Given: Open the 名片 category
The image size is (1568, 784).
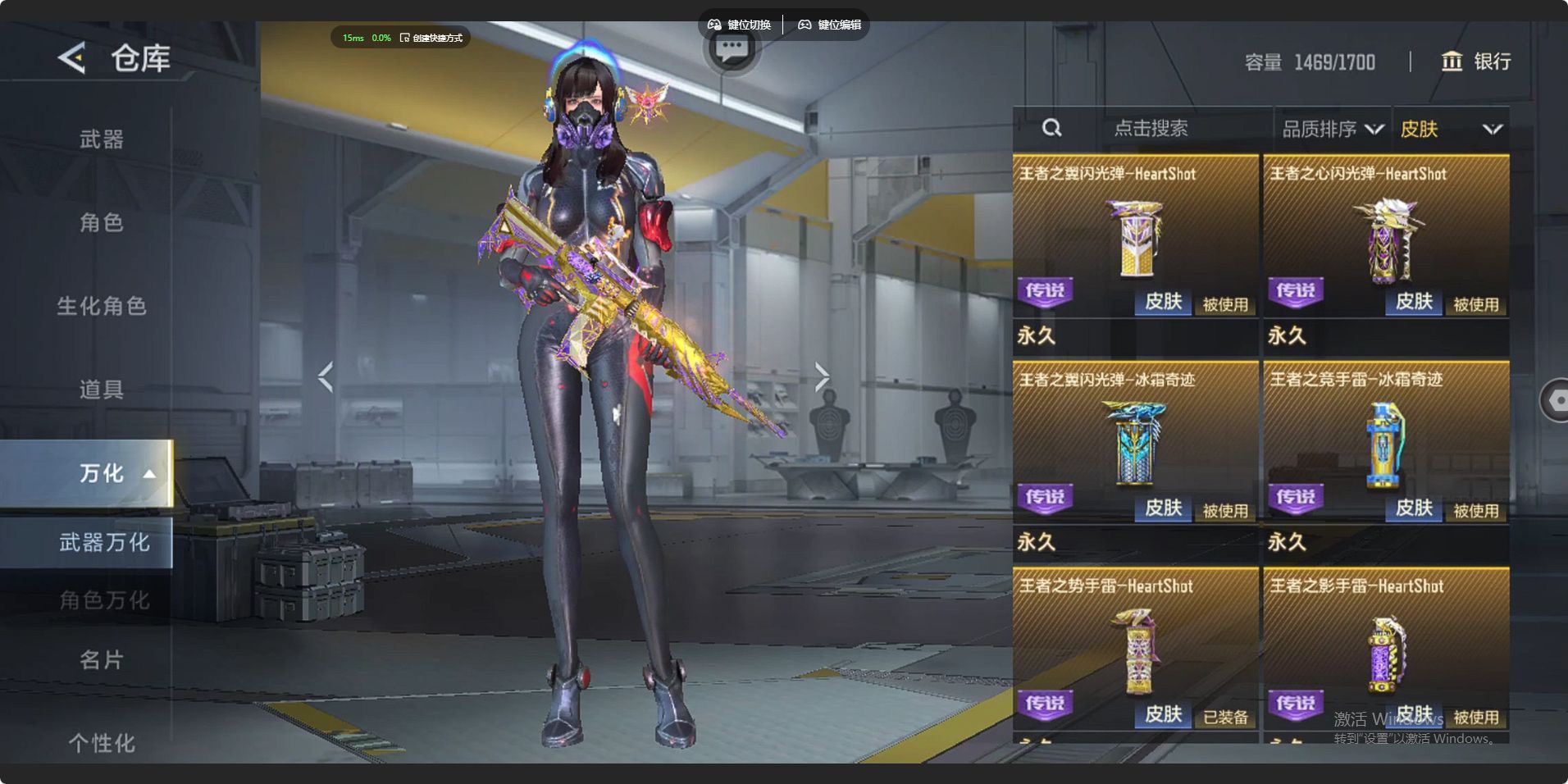Looking at the screenshot, I should pos(101,659).
